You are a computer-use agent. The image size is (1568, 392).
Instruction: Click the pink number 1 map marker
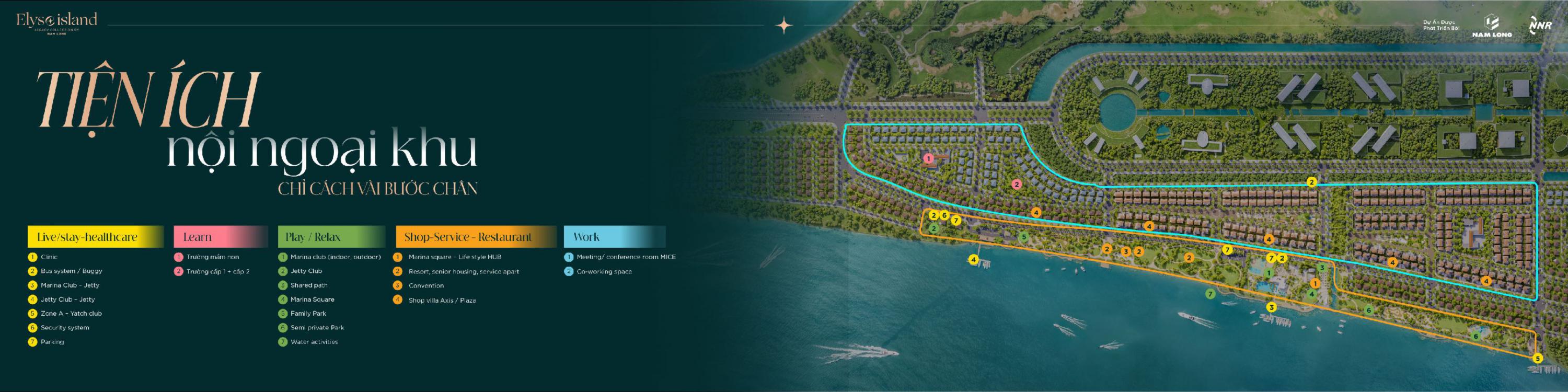928,158
